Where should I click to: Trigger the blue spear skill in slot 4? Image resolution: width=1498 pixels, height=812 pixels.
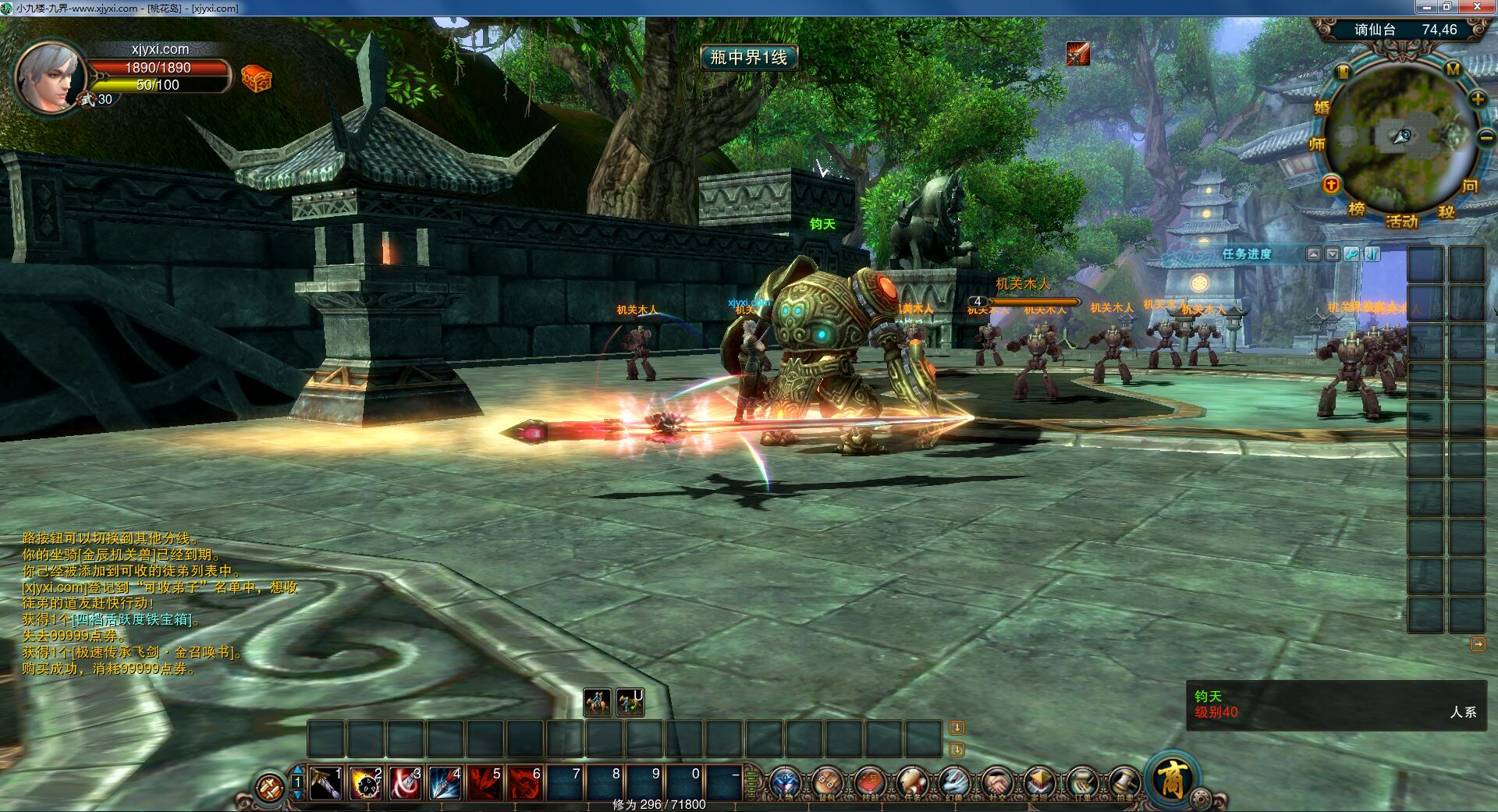(445, 783)
